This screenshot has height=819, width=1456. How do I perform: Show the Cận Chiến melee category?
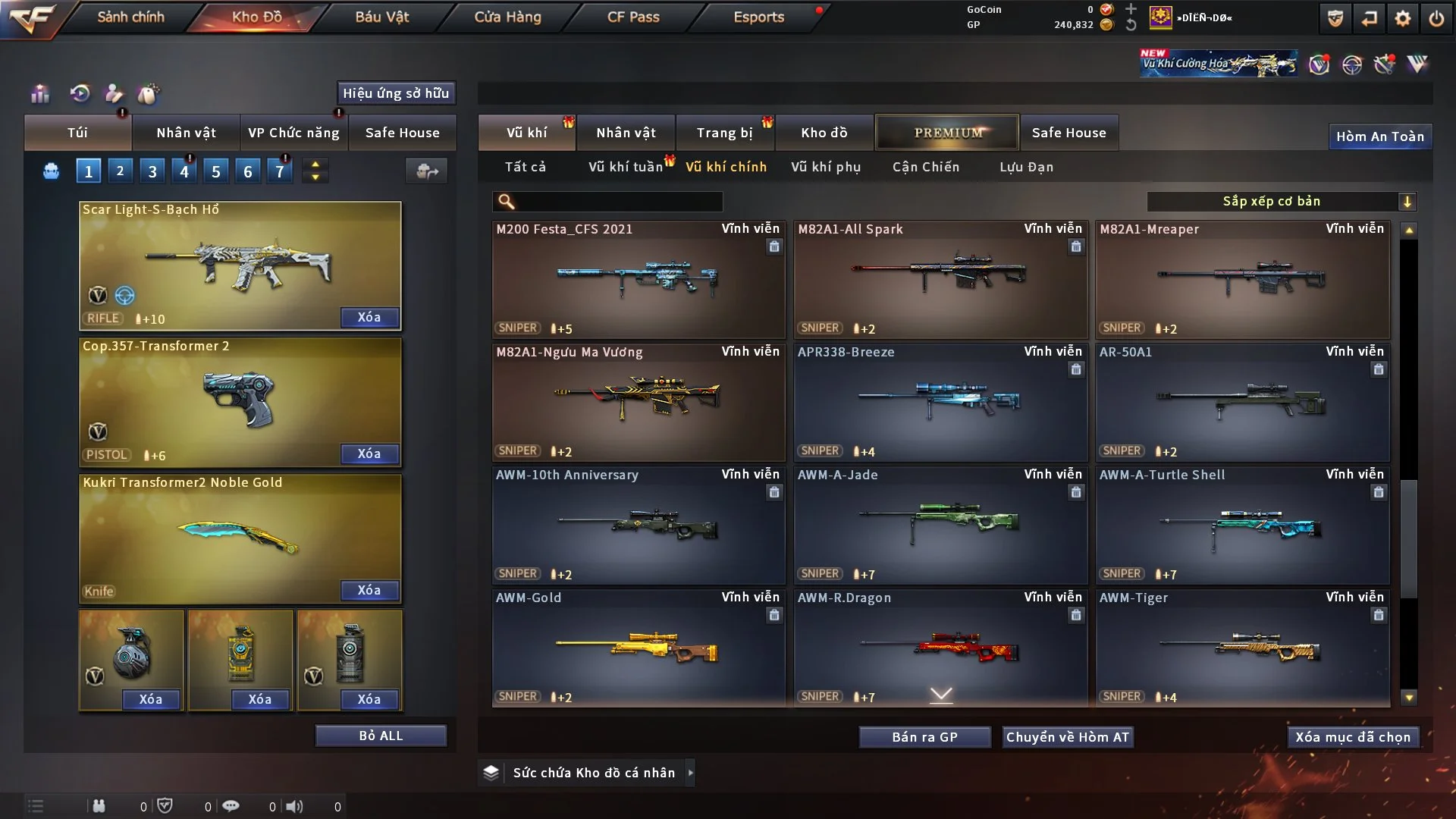click(926, 167)
